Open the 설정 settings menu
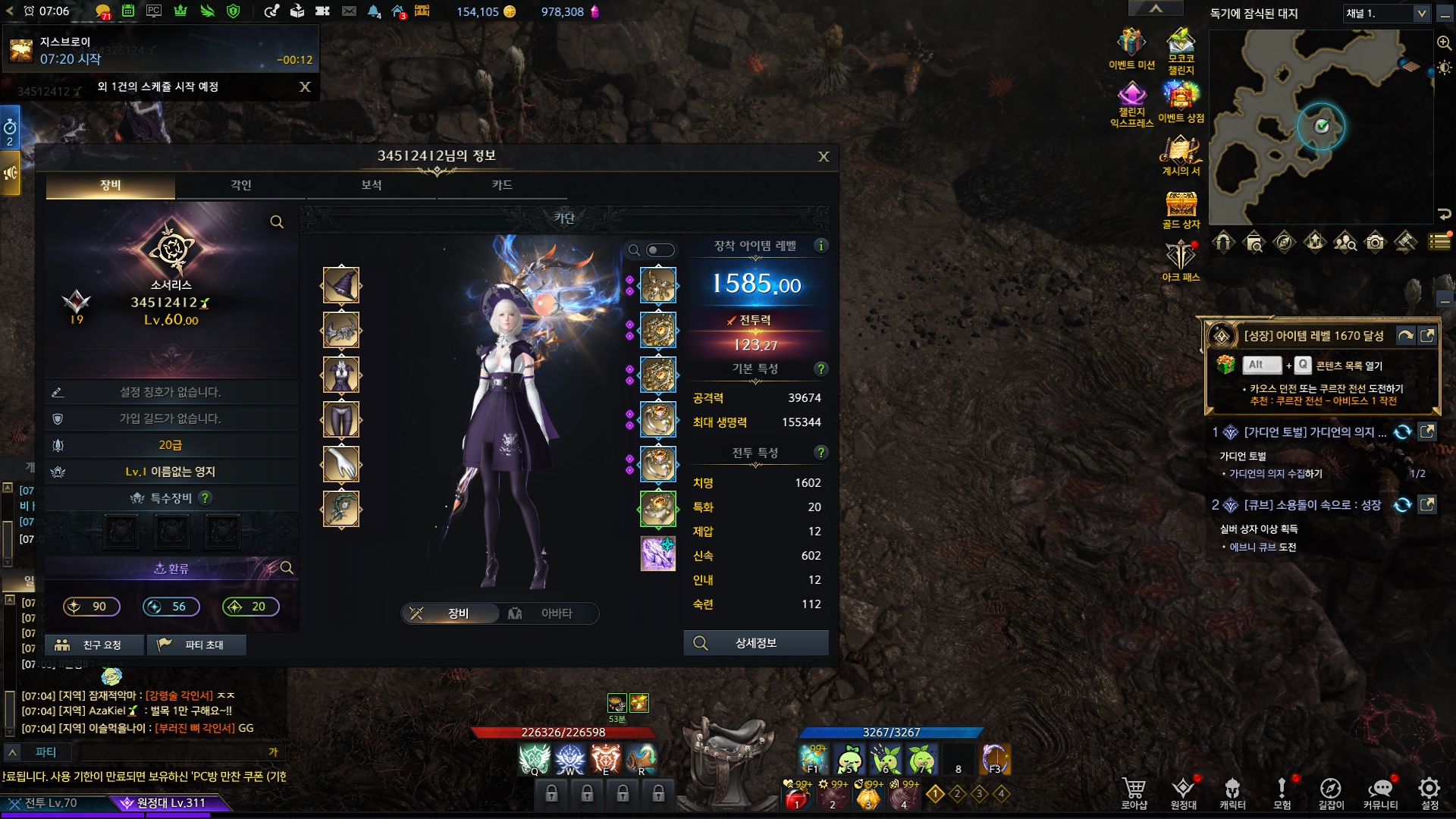Image resolution: width=1456 pixels, height=819 pixels. [1429, 792]
